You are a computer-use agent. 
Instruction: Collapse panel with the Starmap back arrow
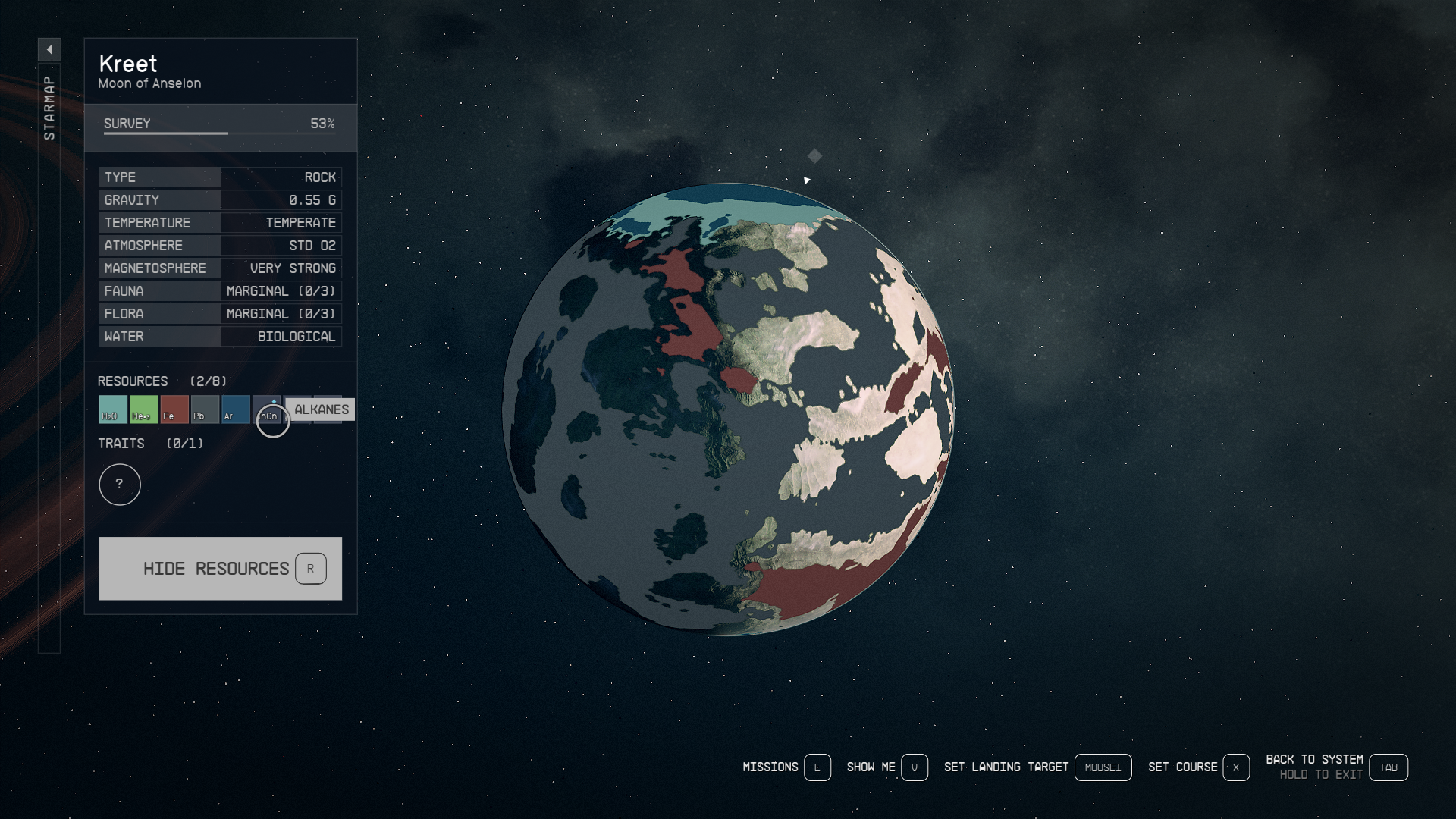click(49, 50)
